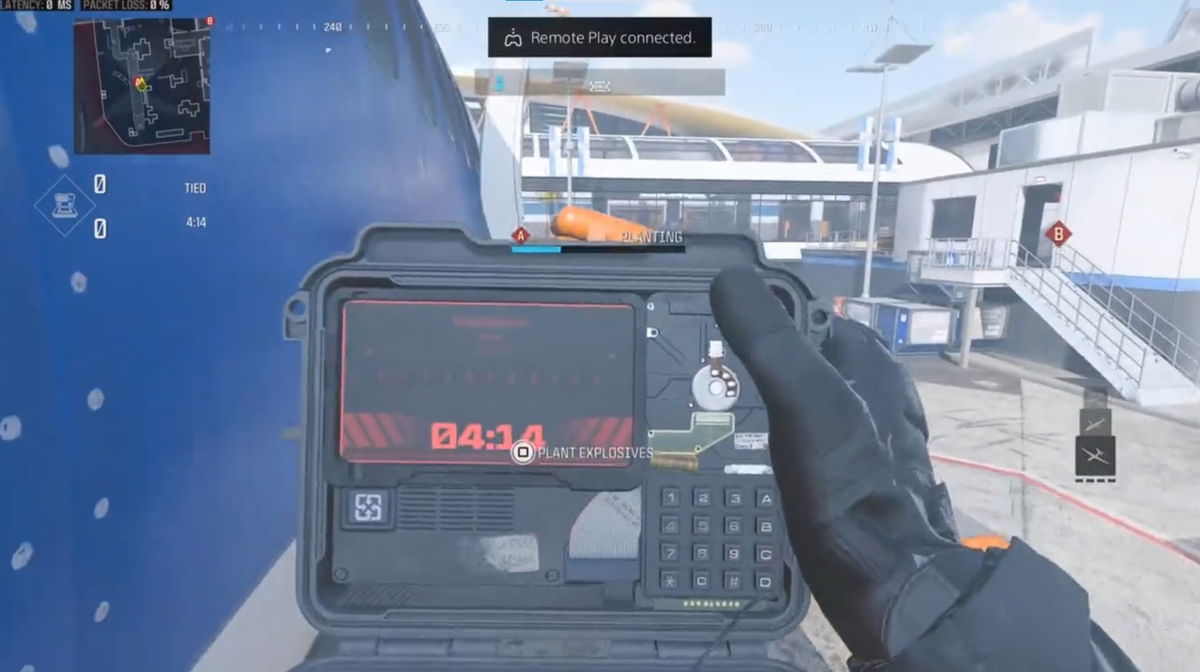Select the dimmed smaller aircraft killstreak icon
The image size is (1200, 672).
click(x=1095, y=423)
